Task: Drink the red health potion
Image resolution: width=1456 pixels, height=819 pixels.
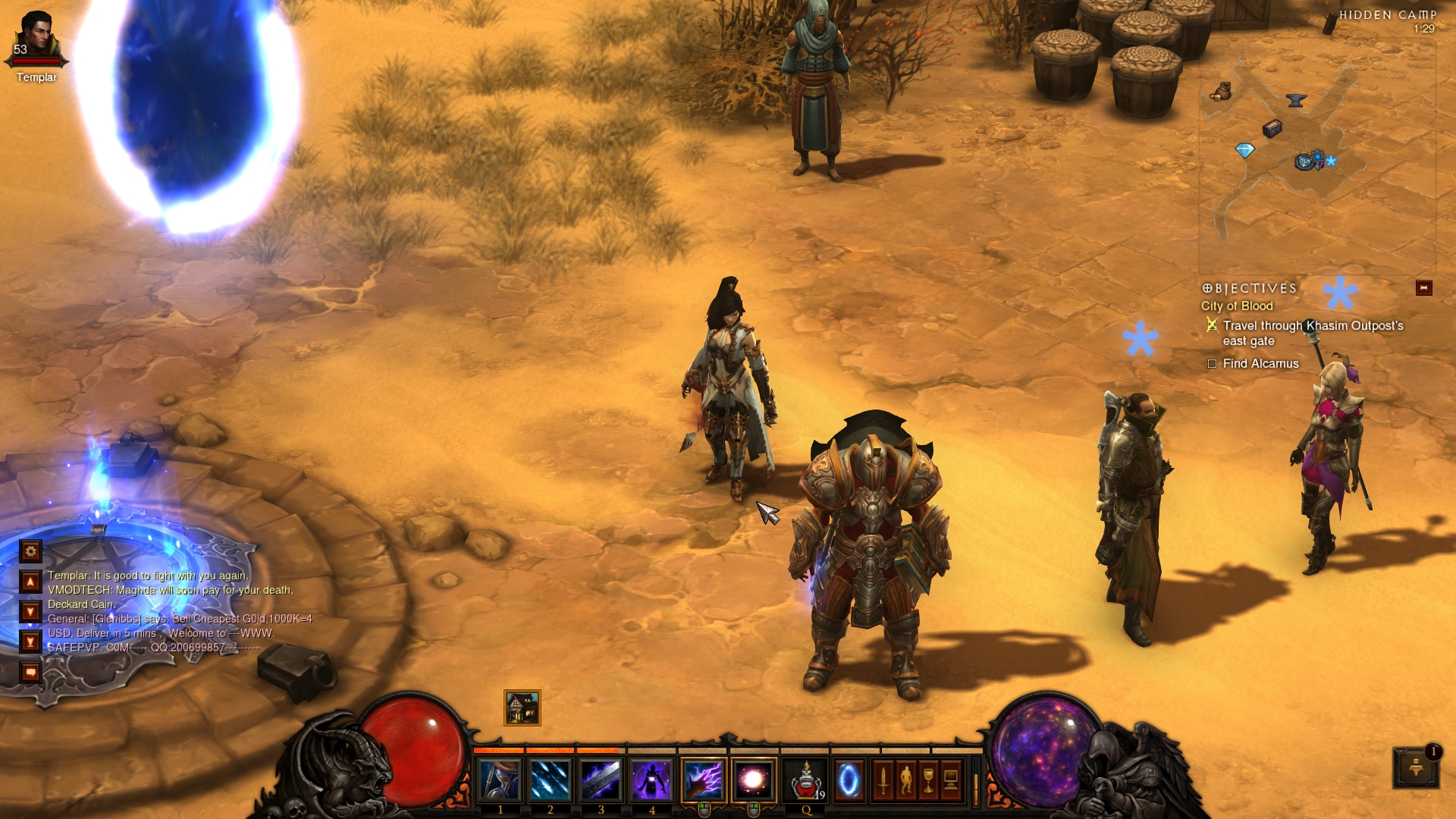Action: 805,780
